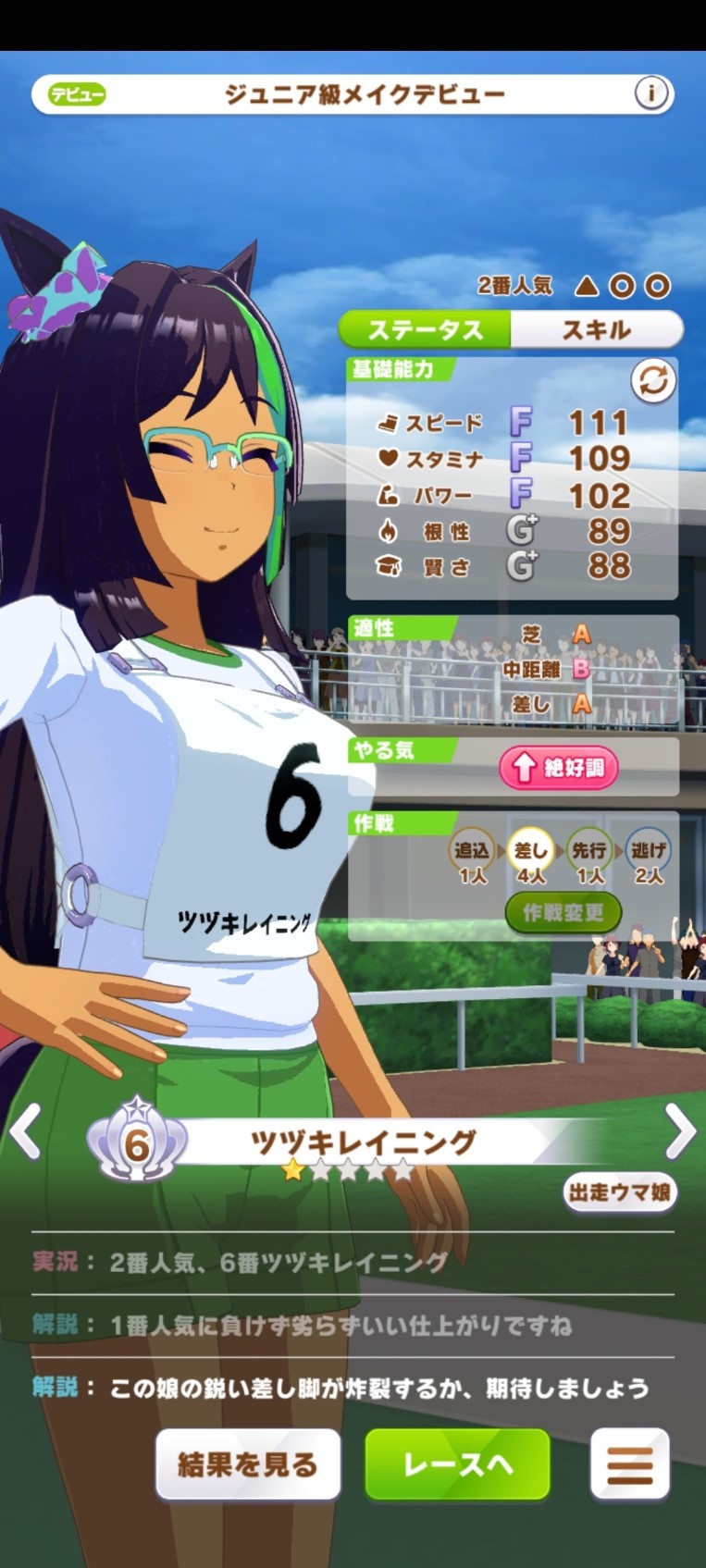This screenshot has width=706, height=1568.
Task: Show the next racer with right arrow
Action: click(680, 1130)
